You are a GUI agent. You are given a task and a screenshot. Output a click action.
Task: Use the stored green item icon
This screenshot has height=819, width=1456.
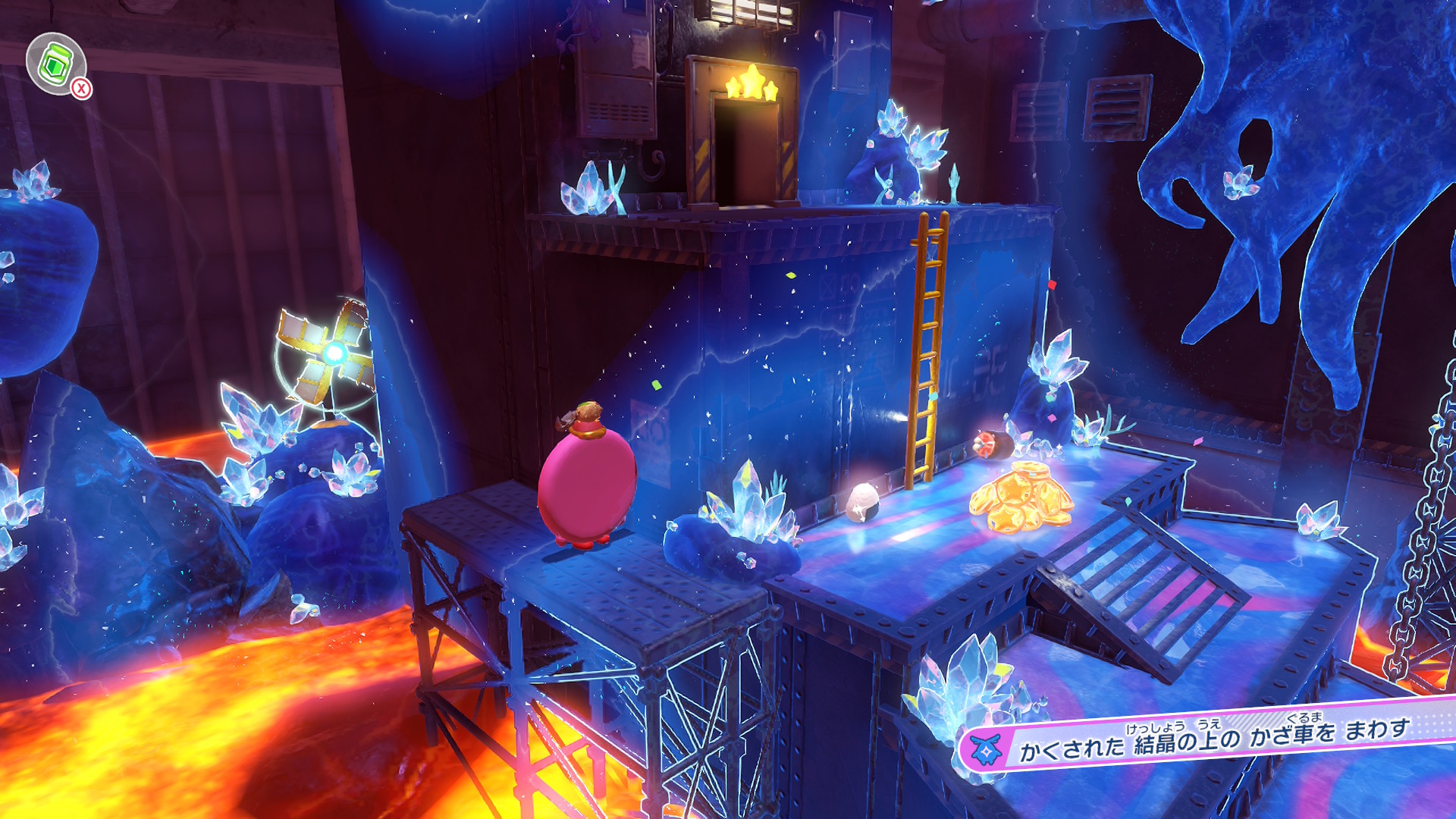pos(55,64)
